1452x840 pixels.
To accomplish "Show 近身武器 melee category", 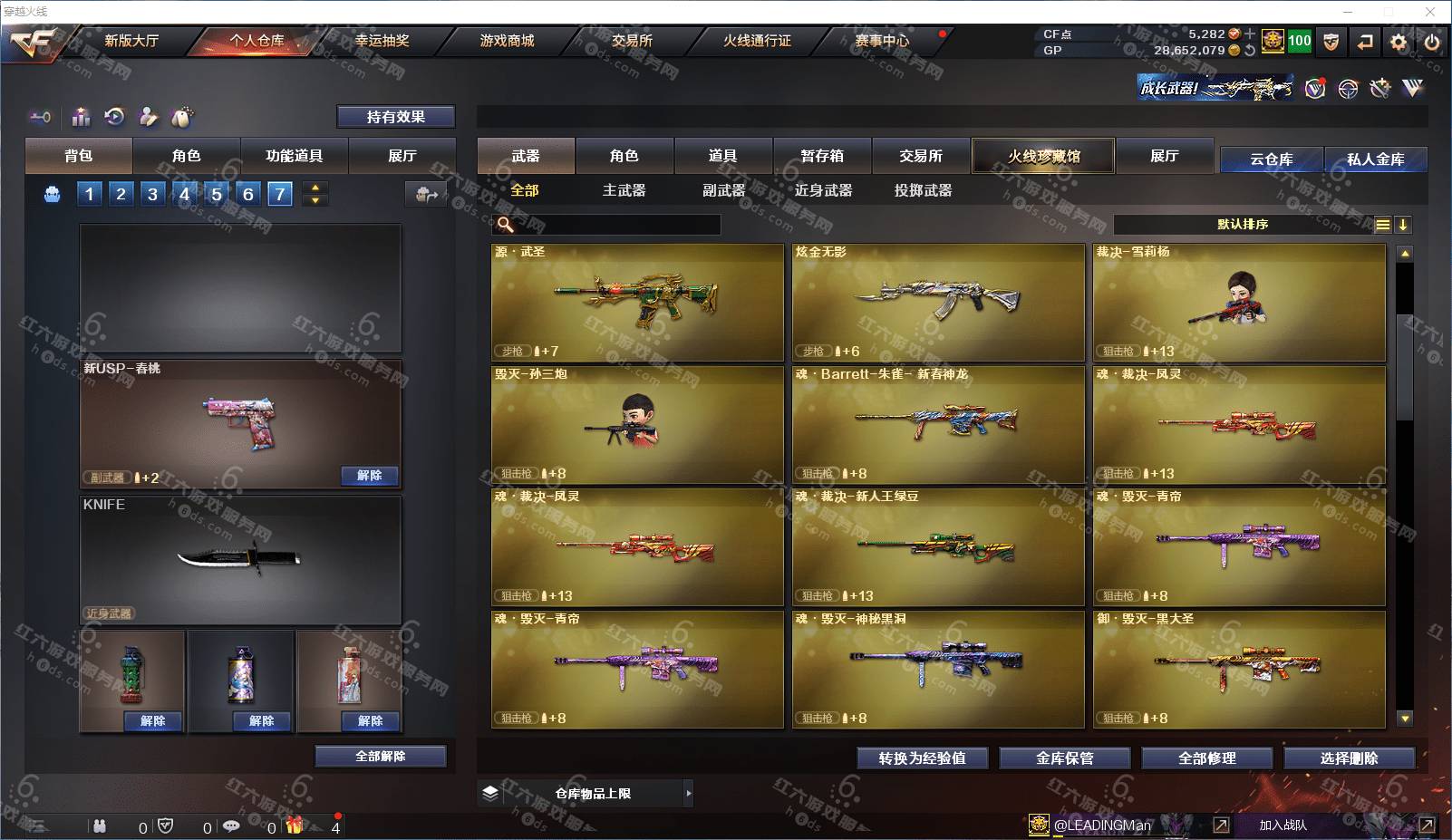I will [x=823, y=190].
